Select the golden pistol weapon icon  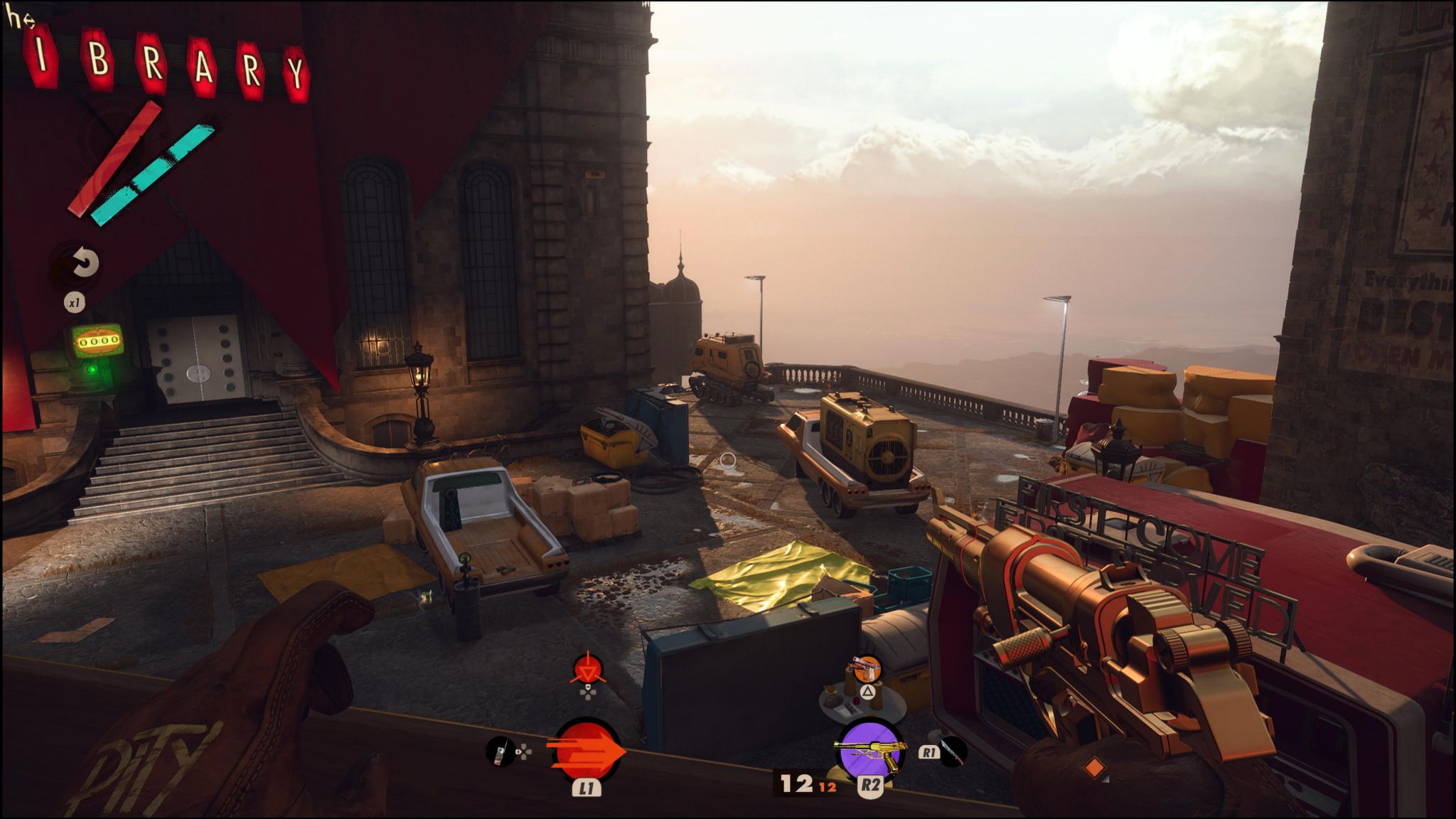(x=869, y=749)
